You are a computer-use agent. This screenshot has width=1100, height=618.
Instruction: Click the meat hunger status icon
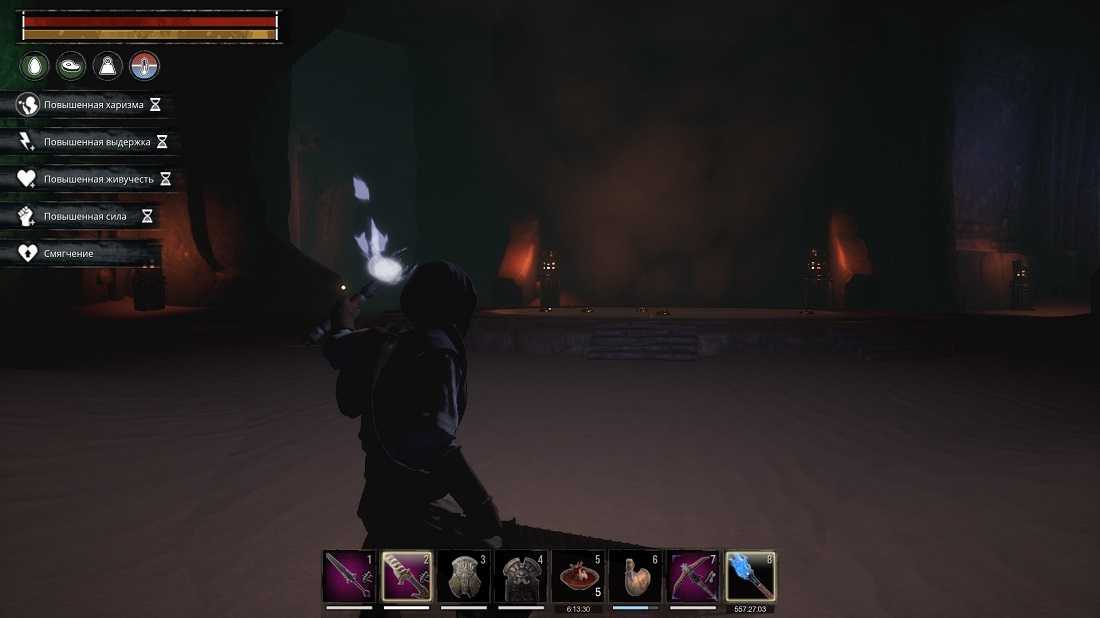(71, 67)
